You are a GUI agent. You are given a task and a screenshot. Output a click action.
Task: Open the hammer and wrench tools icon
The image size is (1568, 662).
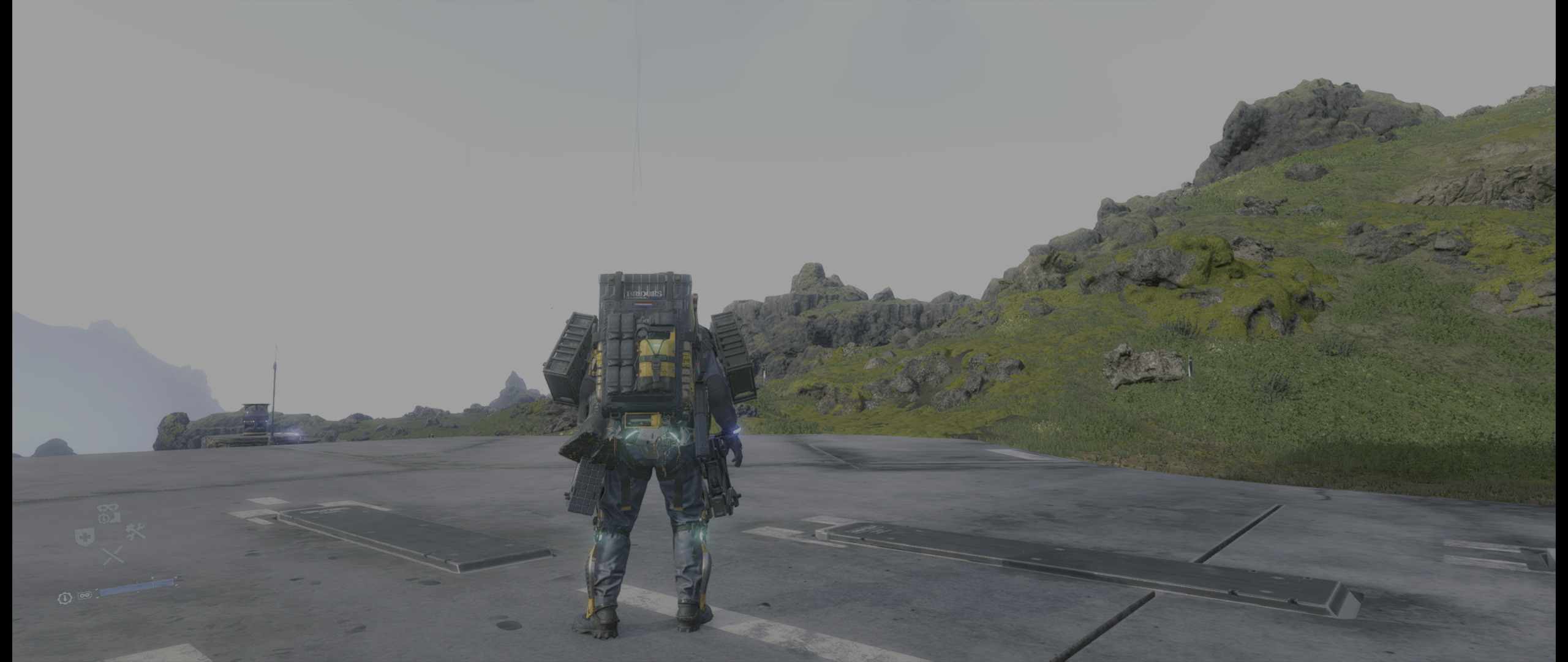(x=135, y=531)
